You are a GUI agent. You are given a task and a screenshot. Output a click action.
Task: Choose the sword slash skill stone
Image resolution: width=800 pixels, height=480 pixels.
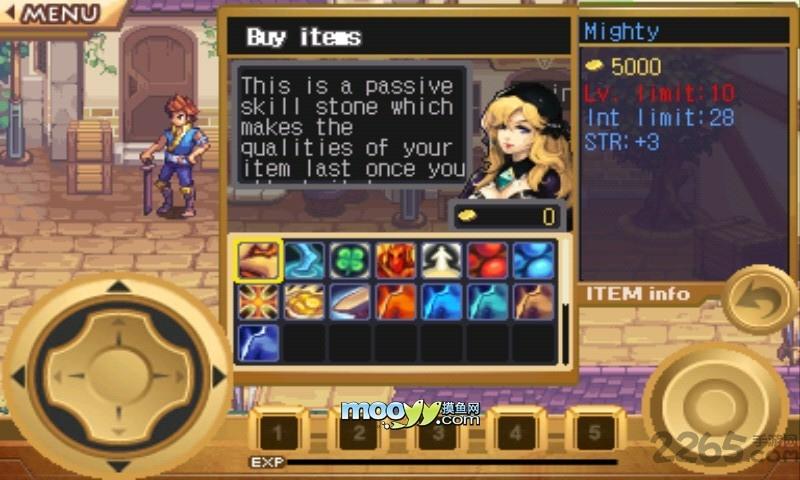[350, 302]
